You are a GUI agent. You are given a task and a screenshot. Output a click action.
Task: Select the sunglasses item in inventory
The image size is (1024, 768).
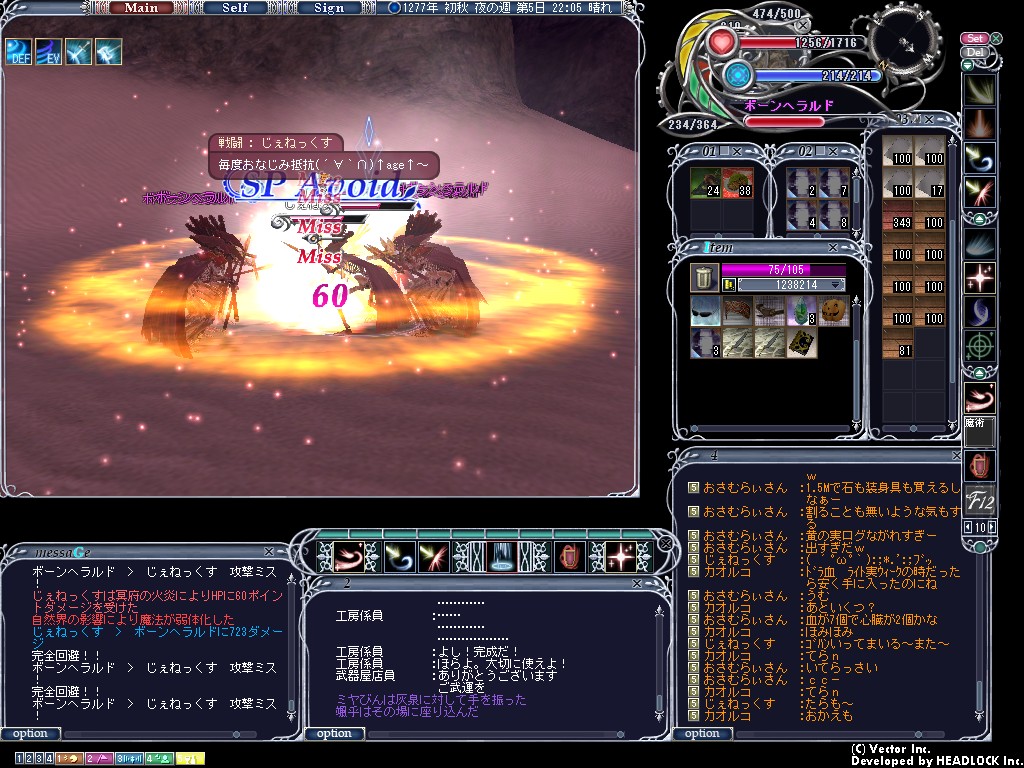click(x=705, y=311)
